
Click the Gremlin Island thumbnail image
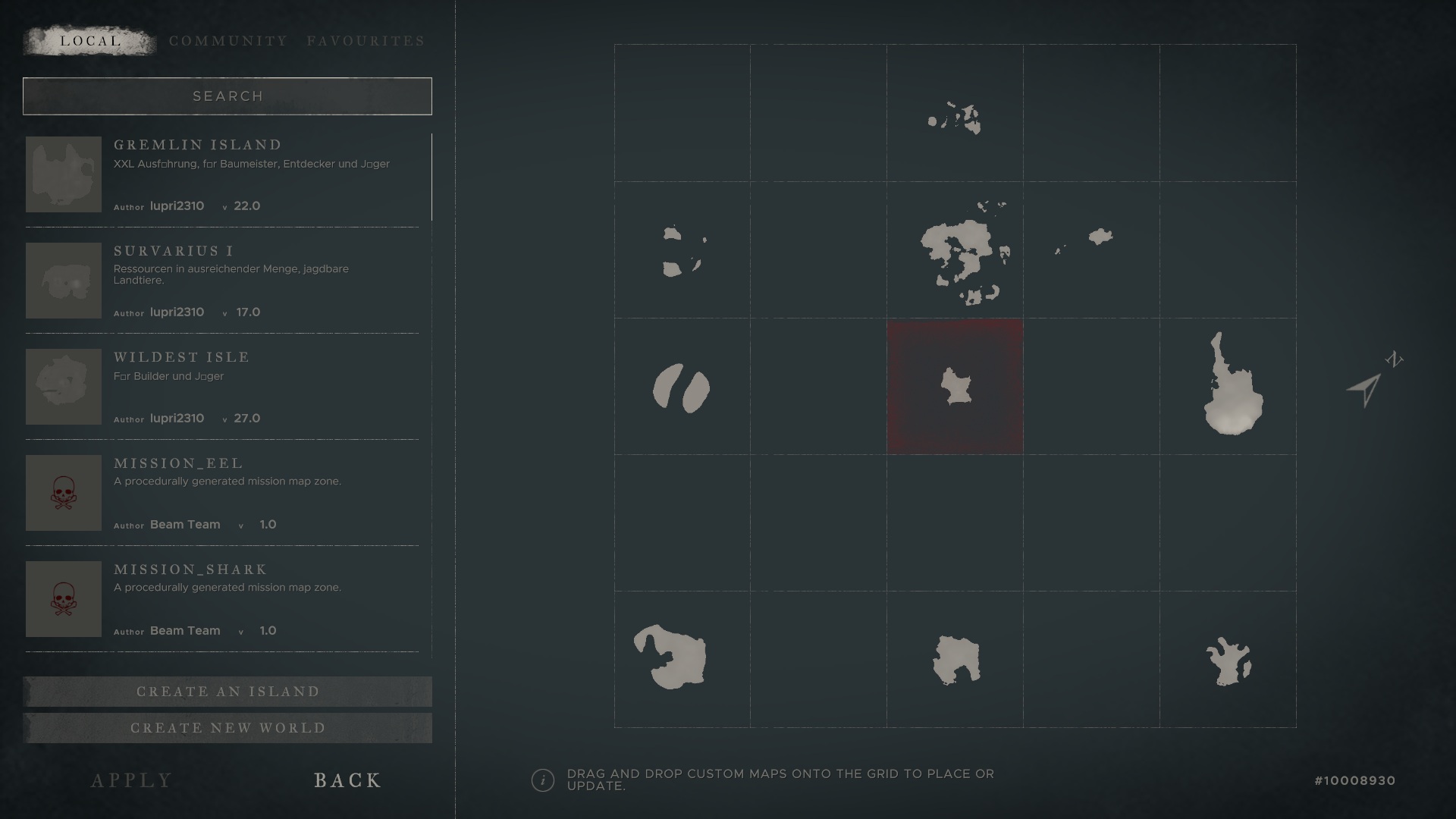(64, 174)
